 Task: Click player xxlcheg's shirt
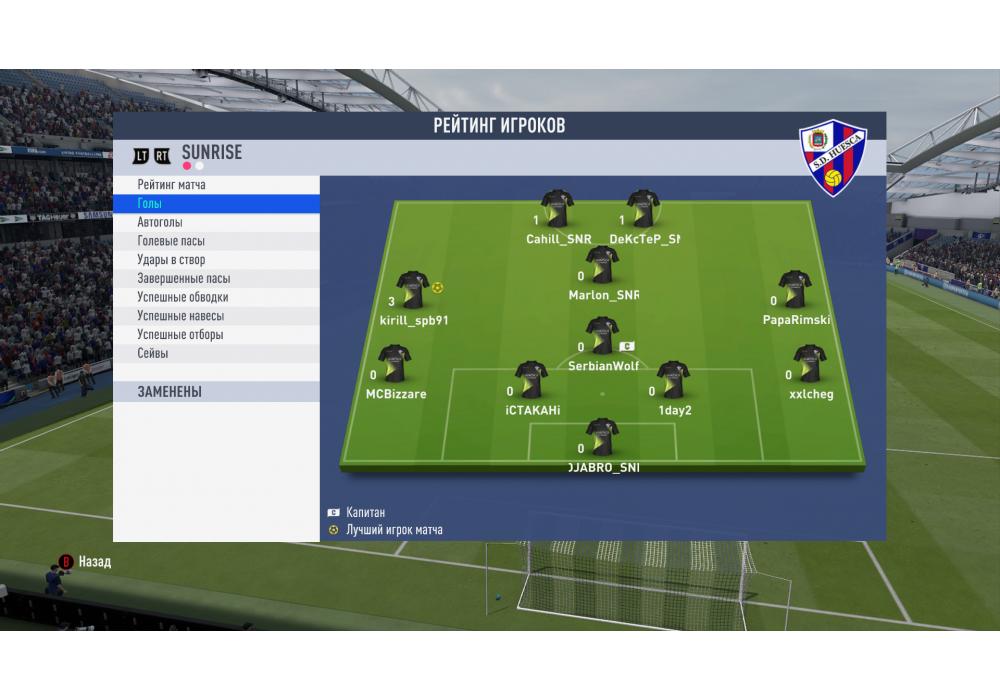coord(809,365)
